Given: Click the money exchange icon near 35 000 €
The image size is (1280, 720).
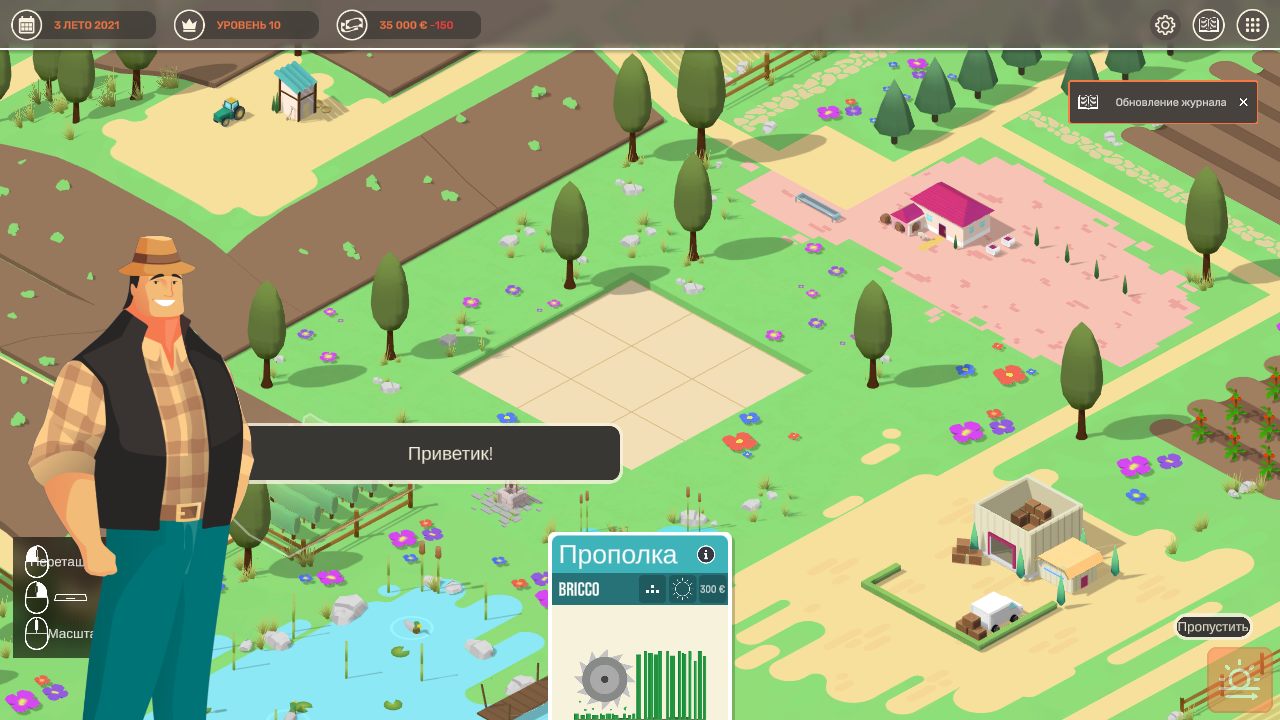Looking at the screenshot, I should point(352,24).
